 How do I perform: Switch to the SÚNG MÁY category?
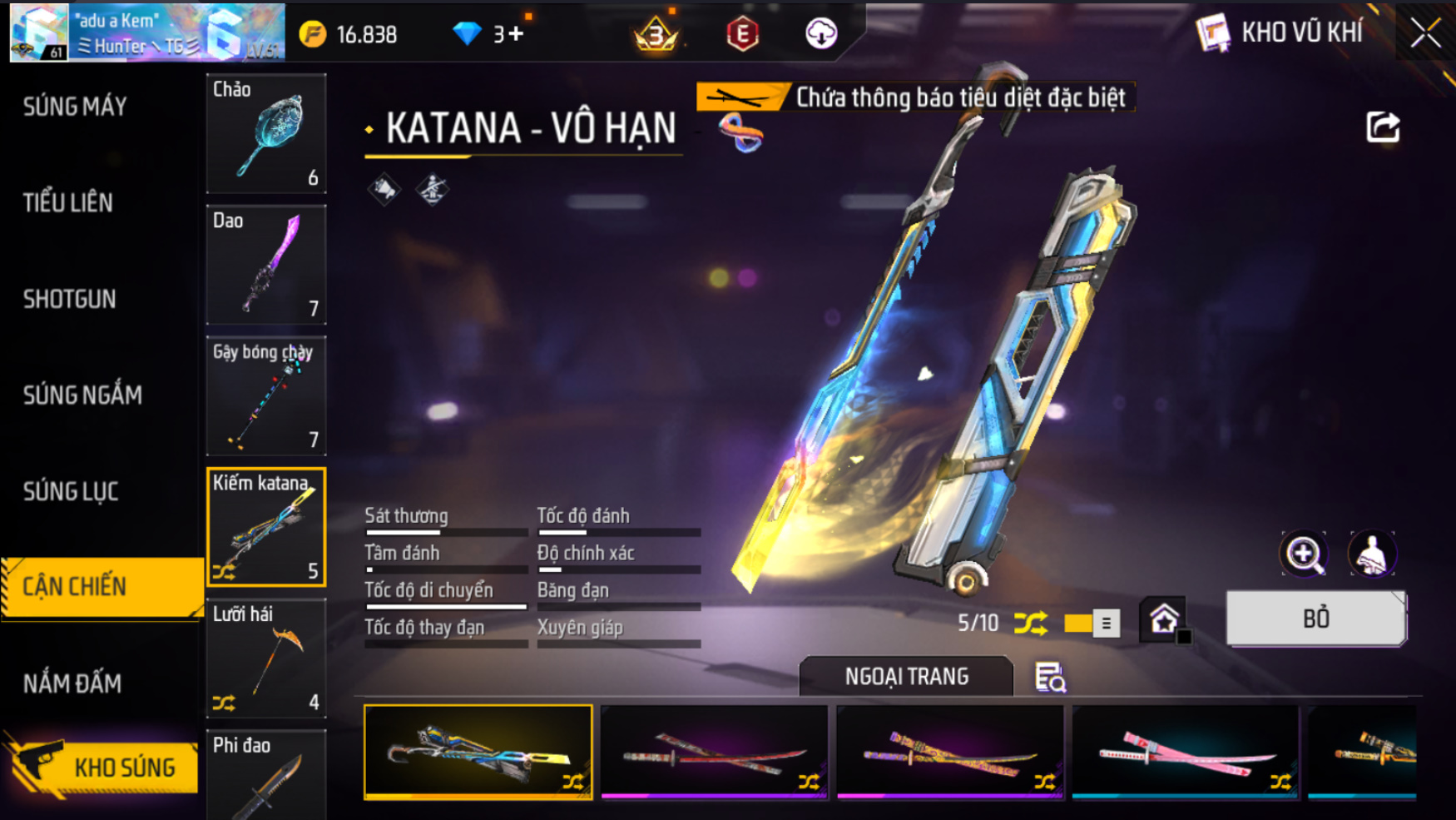point(75,107)
